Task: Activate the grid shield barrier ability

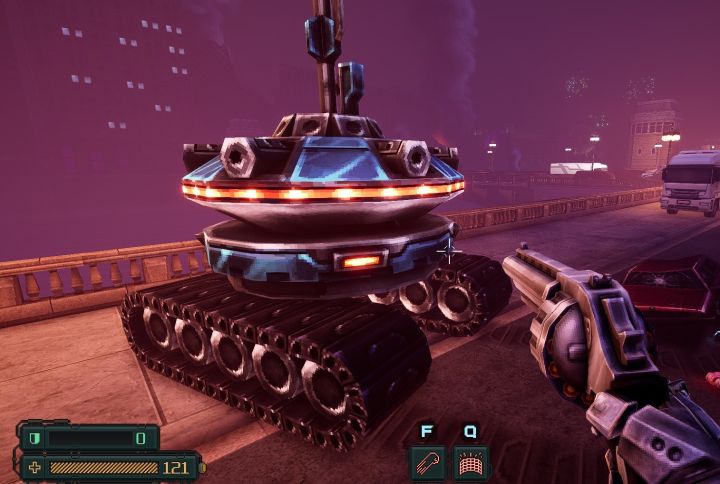Action: click(469, 462)
